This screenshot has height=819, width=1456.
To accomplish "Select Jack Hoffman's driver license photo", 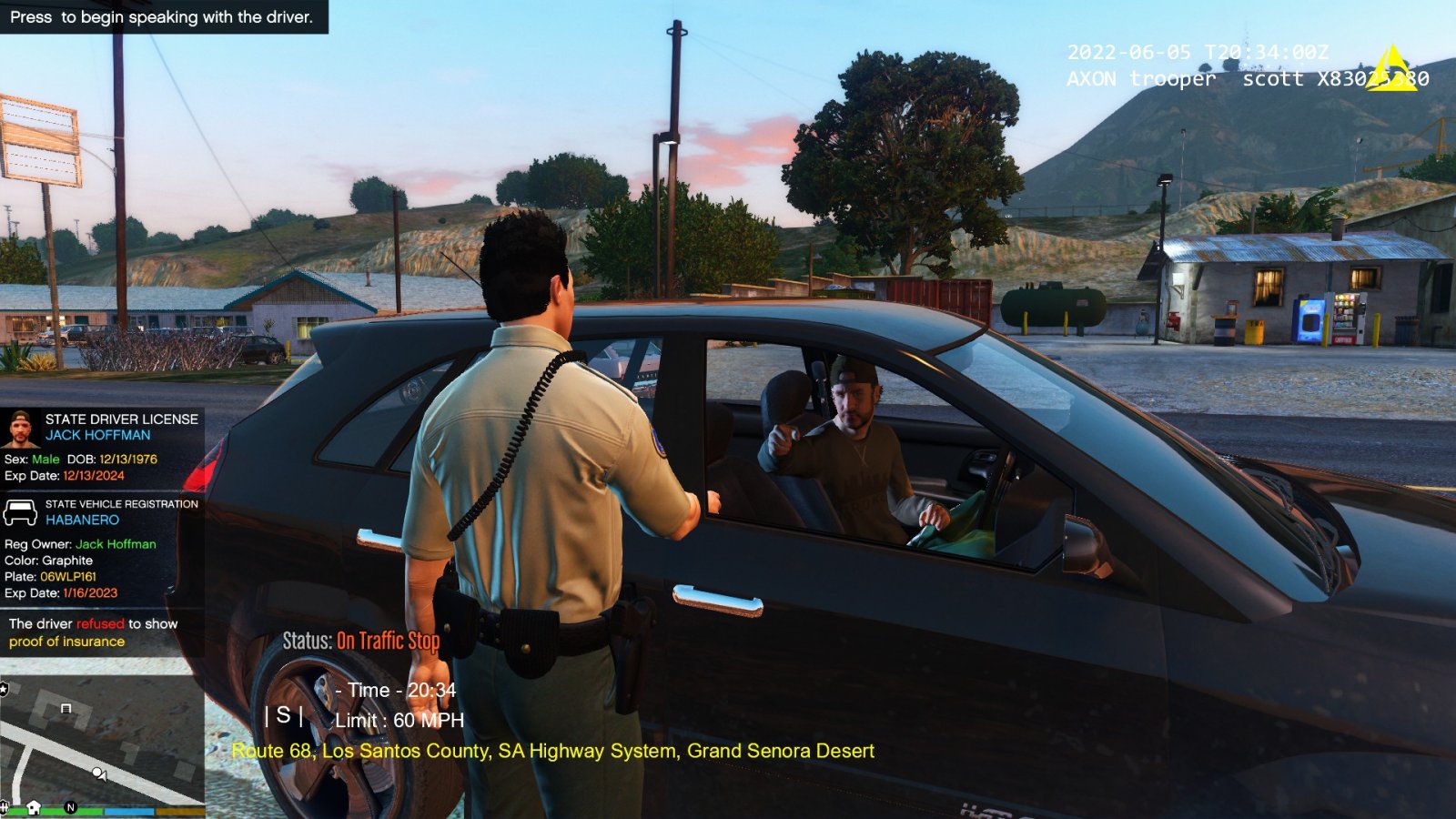I will (19, 428).
